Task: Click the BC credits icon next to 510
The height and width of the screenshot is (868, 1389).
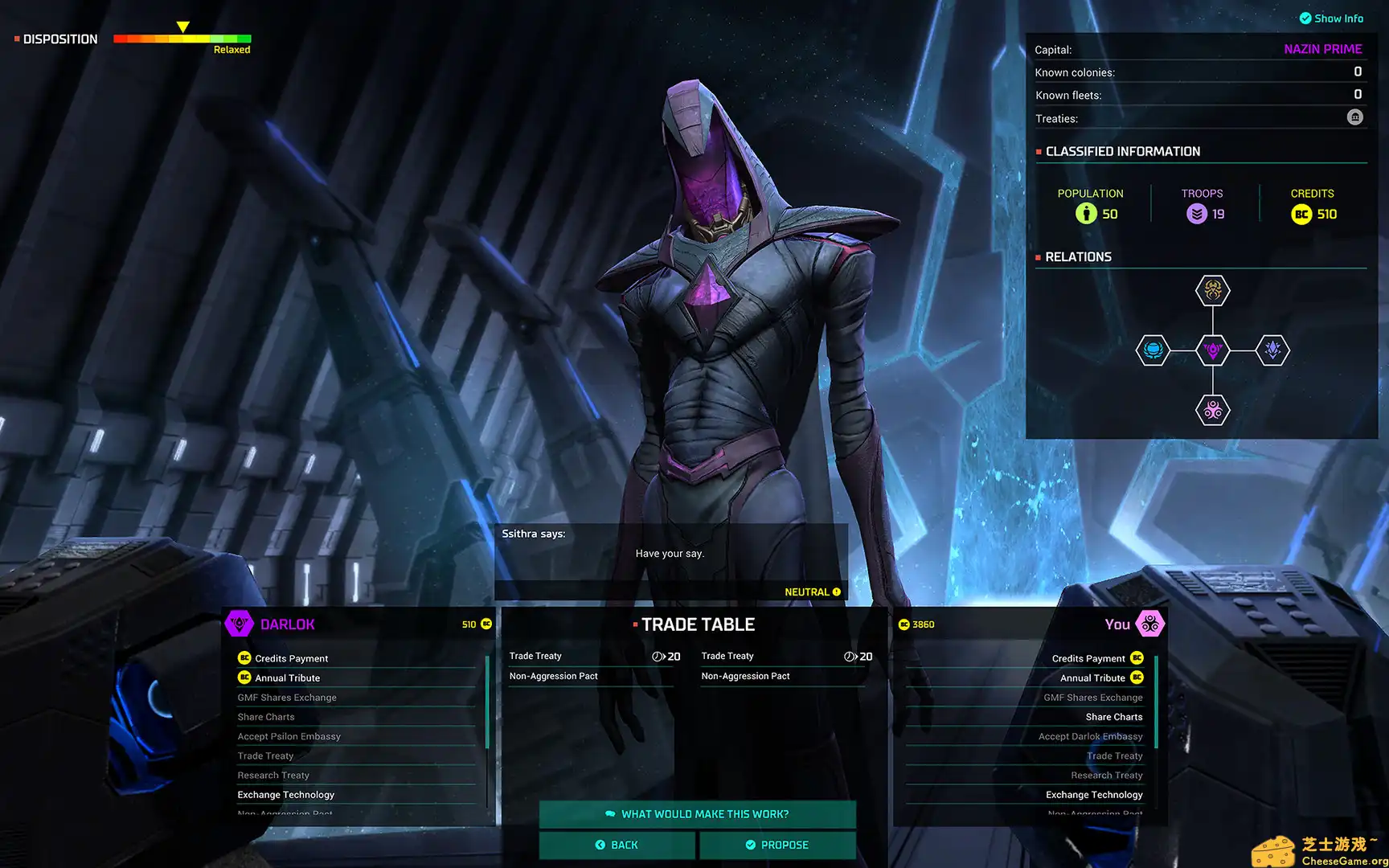Action: (x=485, y=624)
